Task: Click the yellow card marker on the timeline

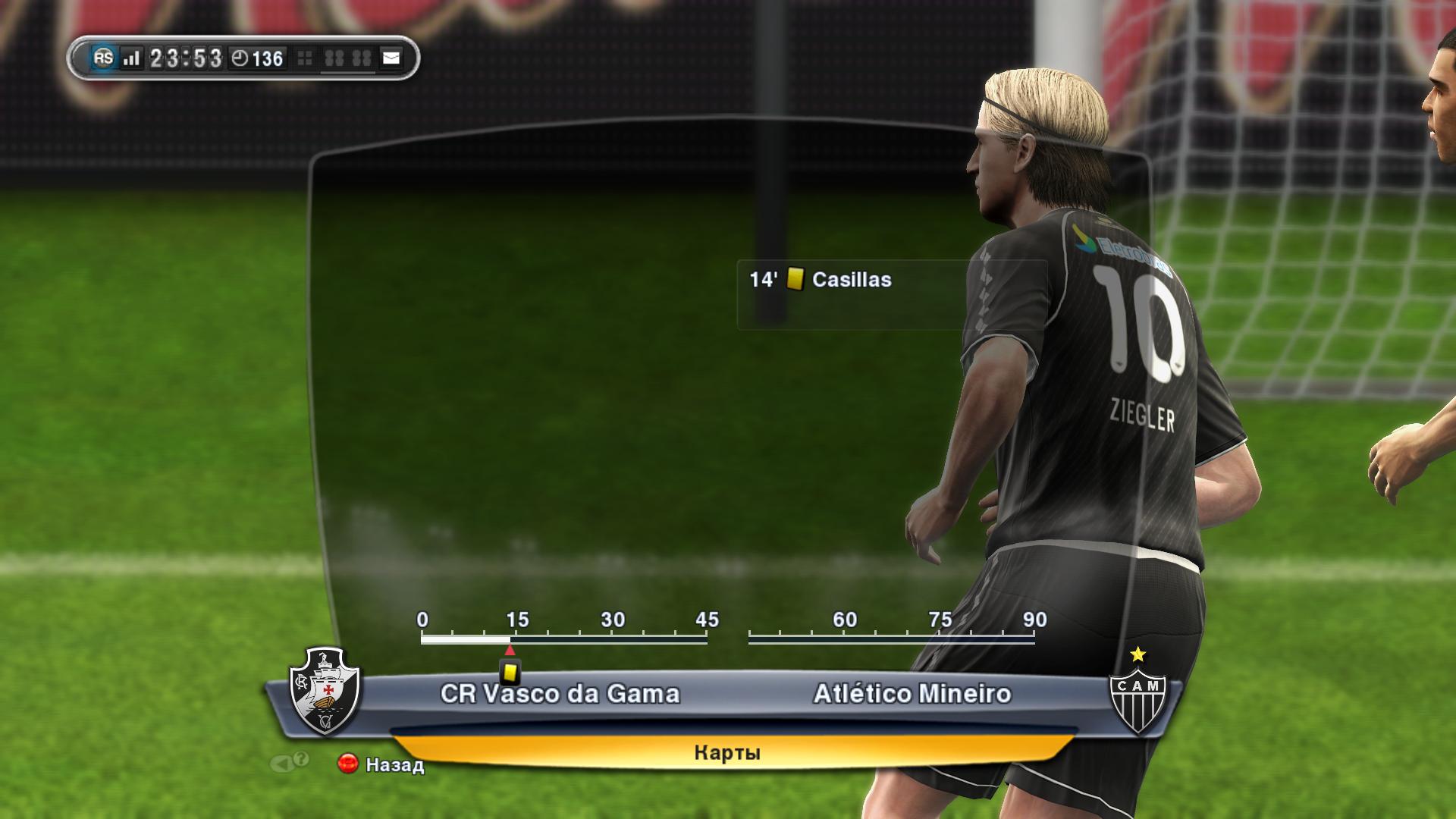Action: click(x=510, y=671)
